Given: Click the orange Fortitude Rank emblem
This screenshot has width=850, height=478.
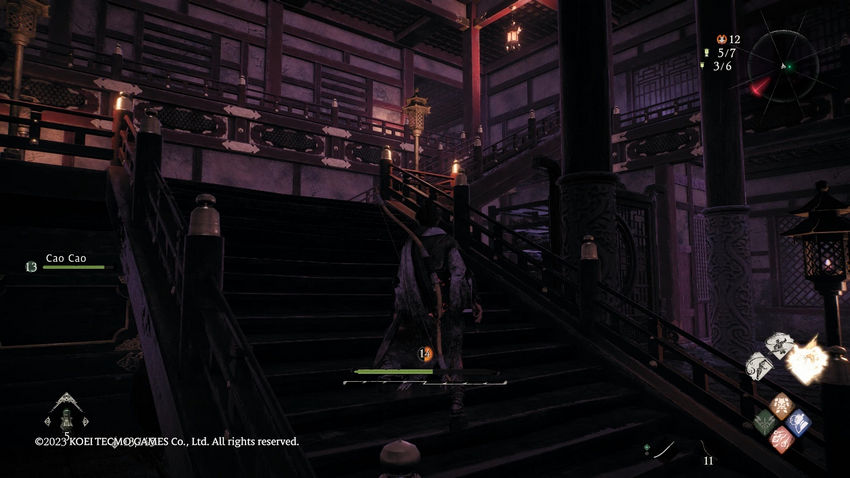Looking at the screenshot, I should 424,353.
